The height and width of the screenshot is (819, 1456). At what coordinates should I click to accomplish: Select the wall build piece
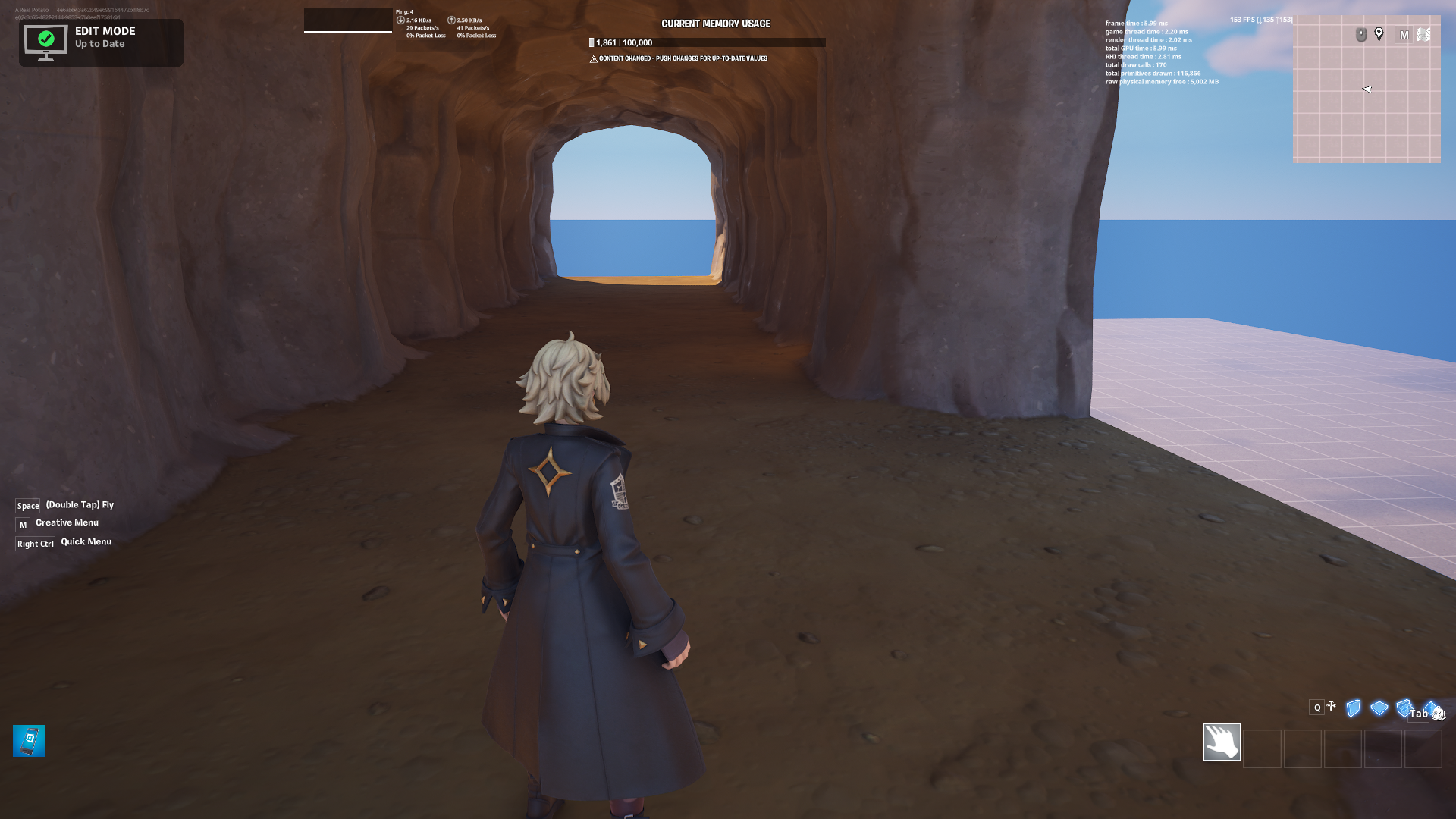click(x=1354, y=709)
